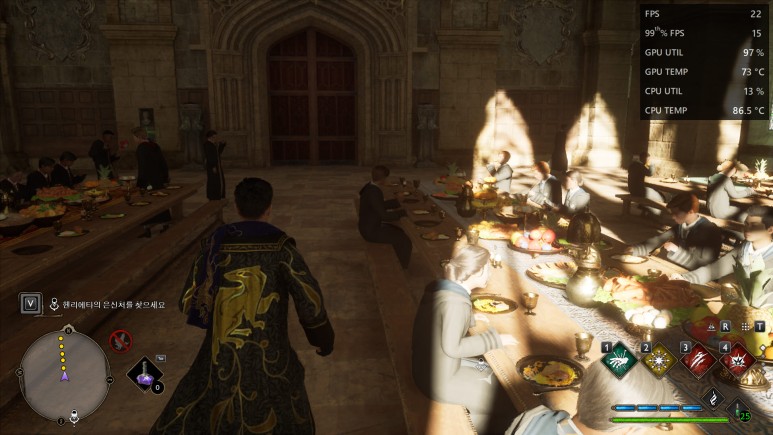Screen dimensions: 773x435
Task: Cast the red slash spell in slot 3
Action: point(698,358)
